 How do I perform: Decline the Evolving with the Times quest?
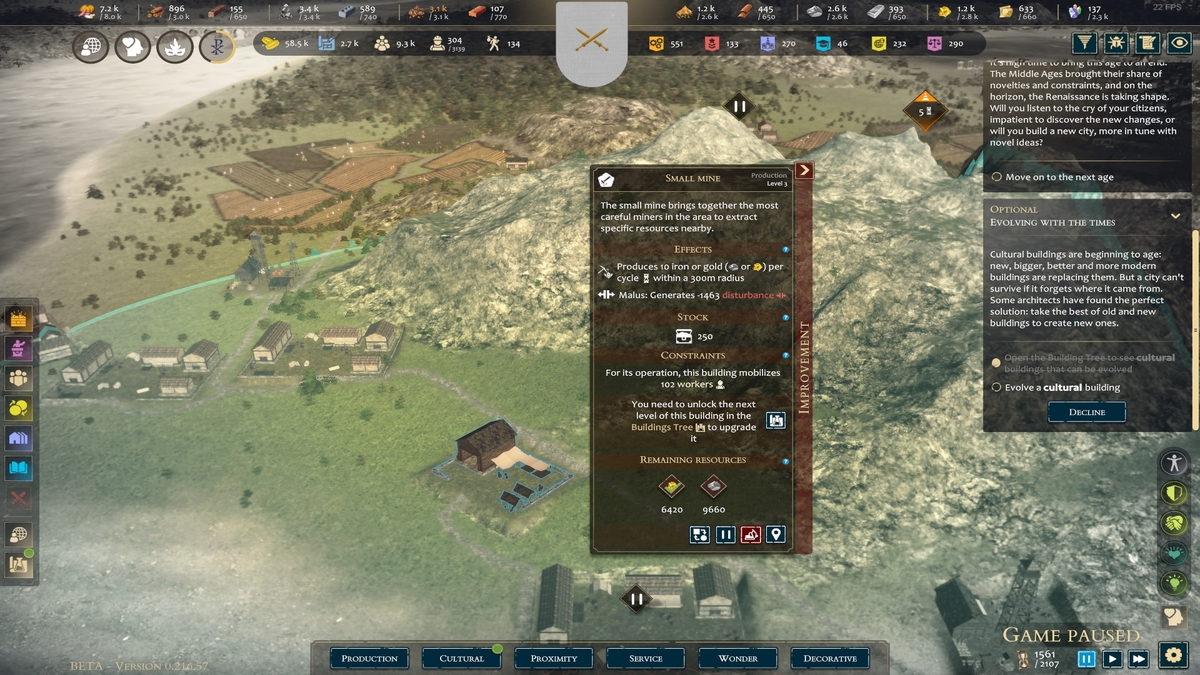(1086, 412)
